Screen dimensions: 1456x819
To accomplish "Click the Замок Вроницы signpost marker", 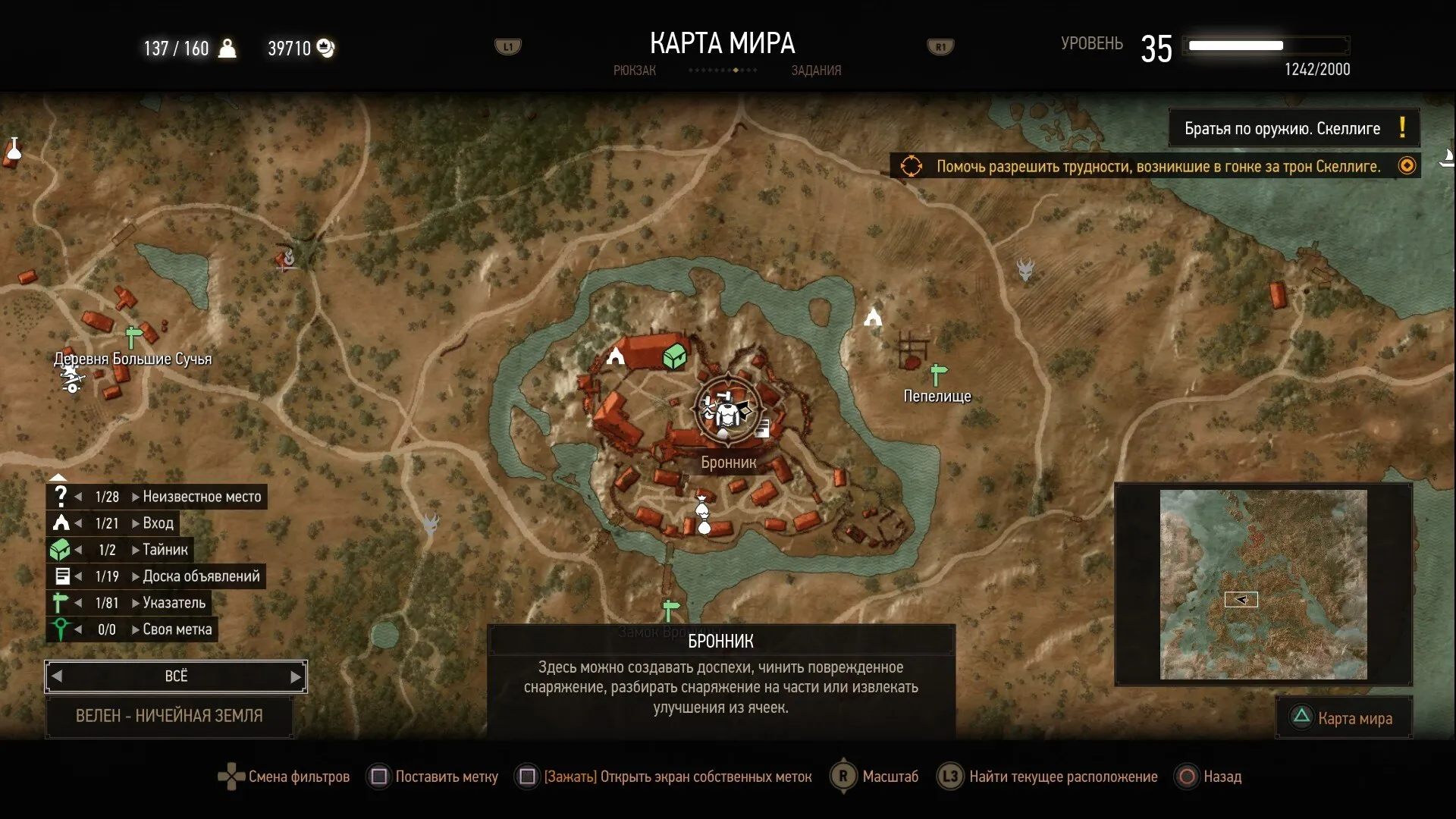I will 670,609.
